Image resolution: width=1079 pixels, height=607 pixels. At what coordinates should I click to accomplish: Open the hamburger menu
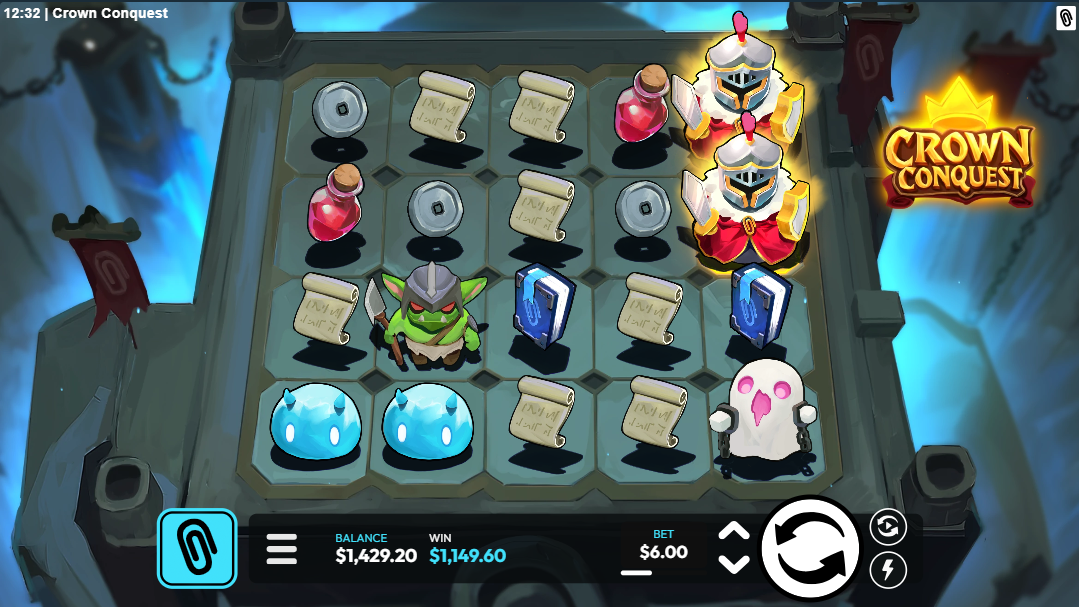(x=282, y=548)
